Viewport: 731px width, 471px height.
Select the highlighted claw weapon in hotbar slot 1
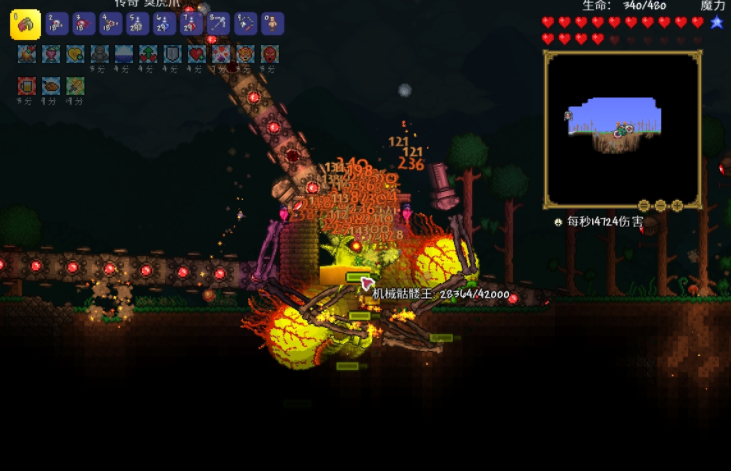pos(25,24)
